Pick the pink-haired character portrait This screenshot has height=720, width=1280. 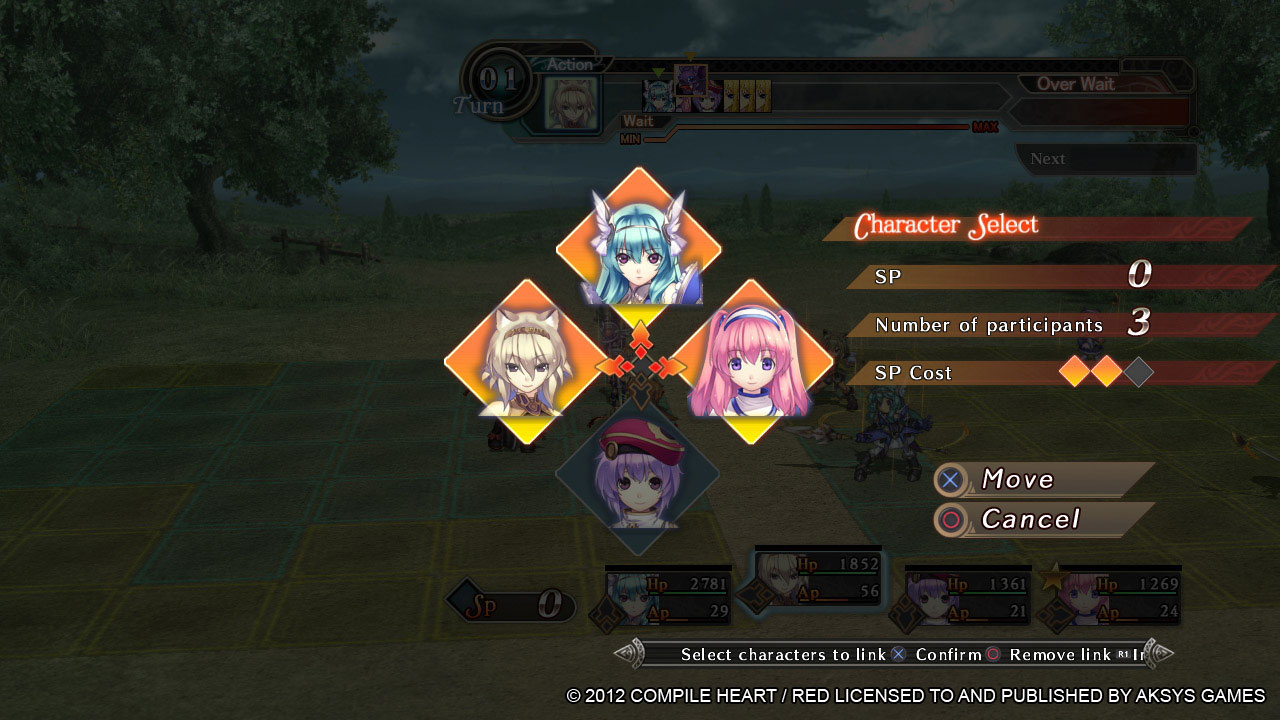(750, 363)
